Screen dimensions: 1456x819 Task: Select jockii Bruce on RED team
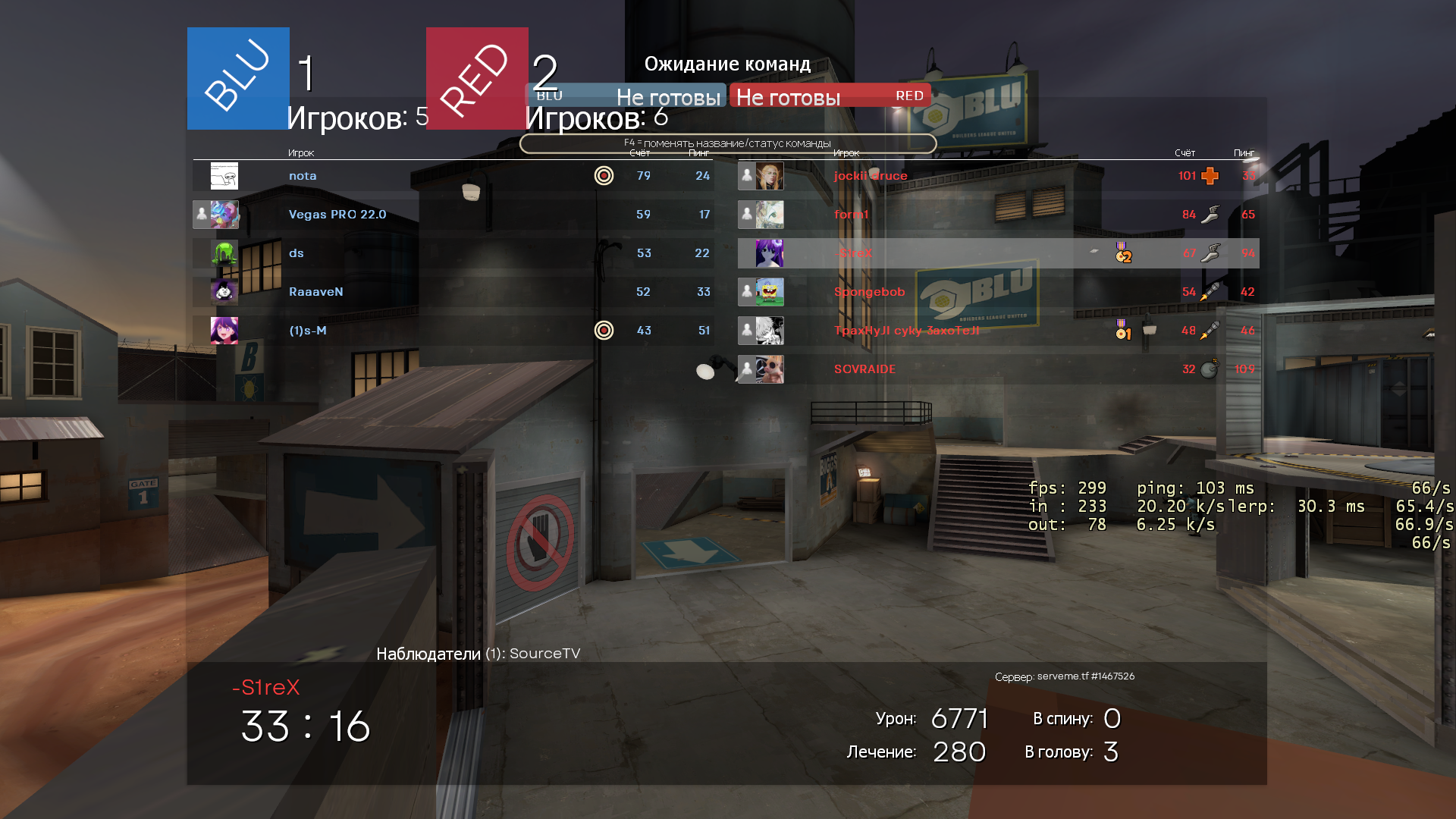click(x=871, y=176)
